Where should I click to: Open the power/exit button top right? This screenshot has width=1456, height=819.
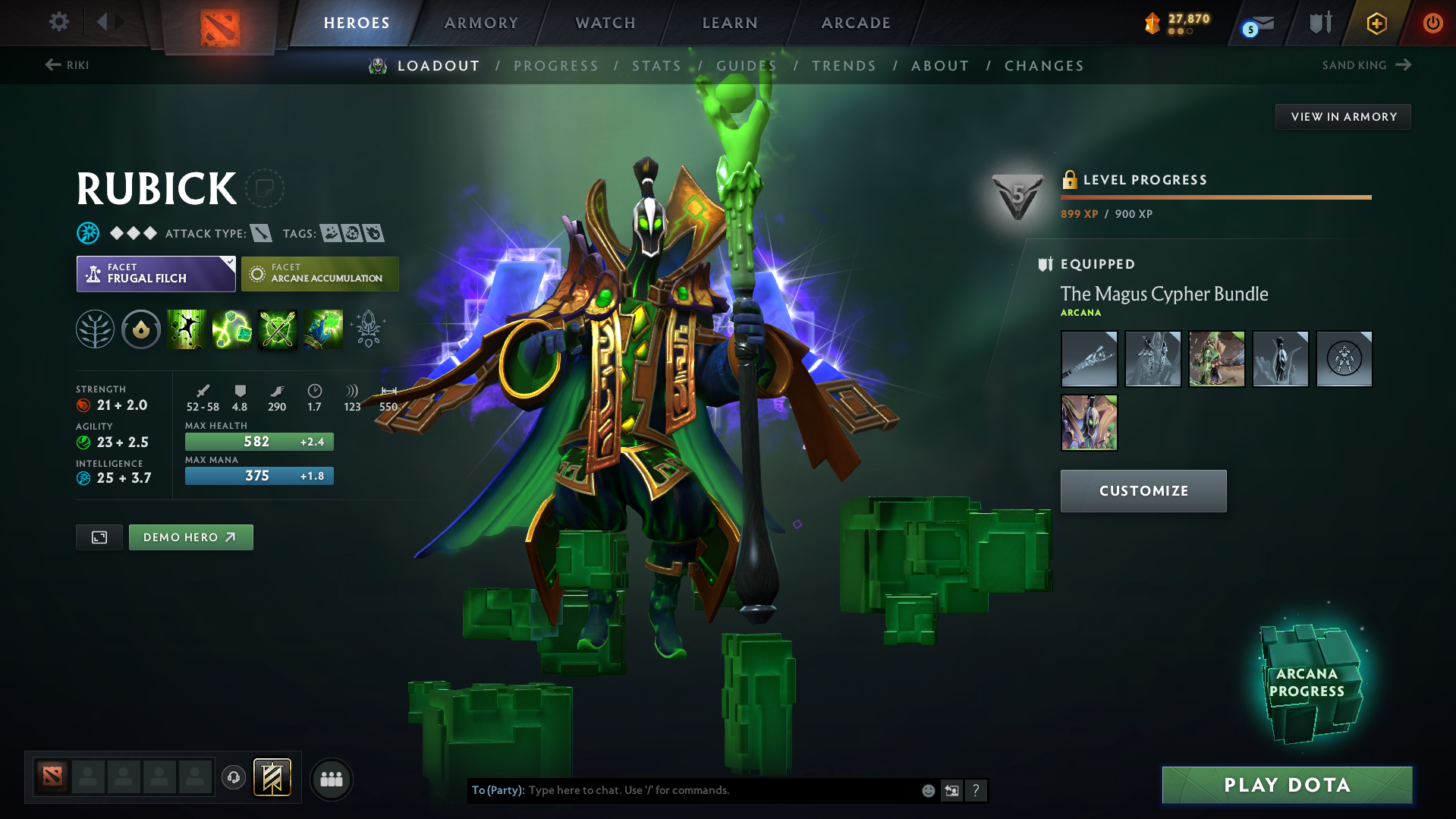click(x=1432, y=23)
